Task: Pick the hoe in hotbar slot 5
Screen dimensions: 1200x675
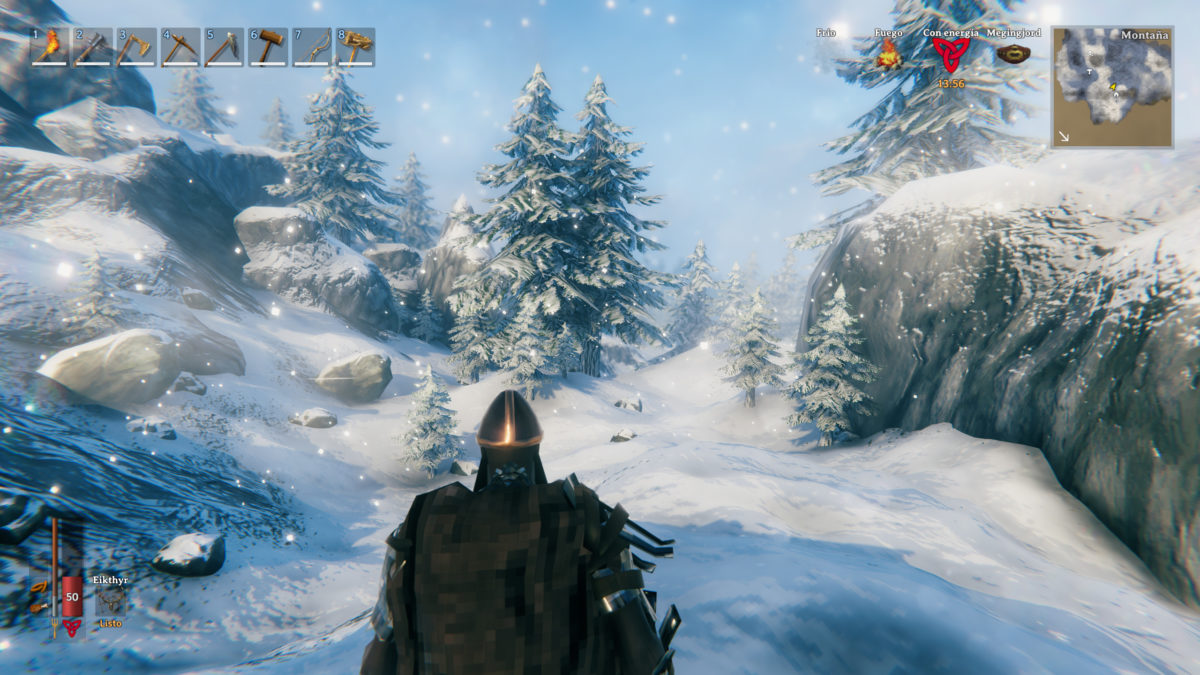Action: point(224,47)
